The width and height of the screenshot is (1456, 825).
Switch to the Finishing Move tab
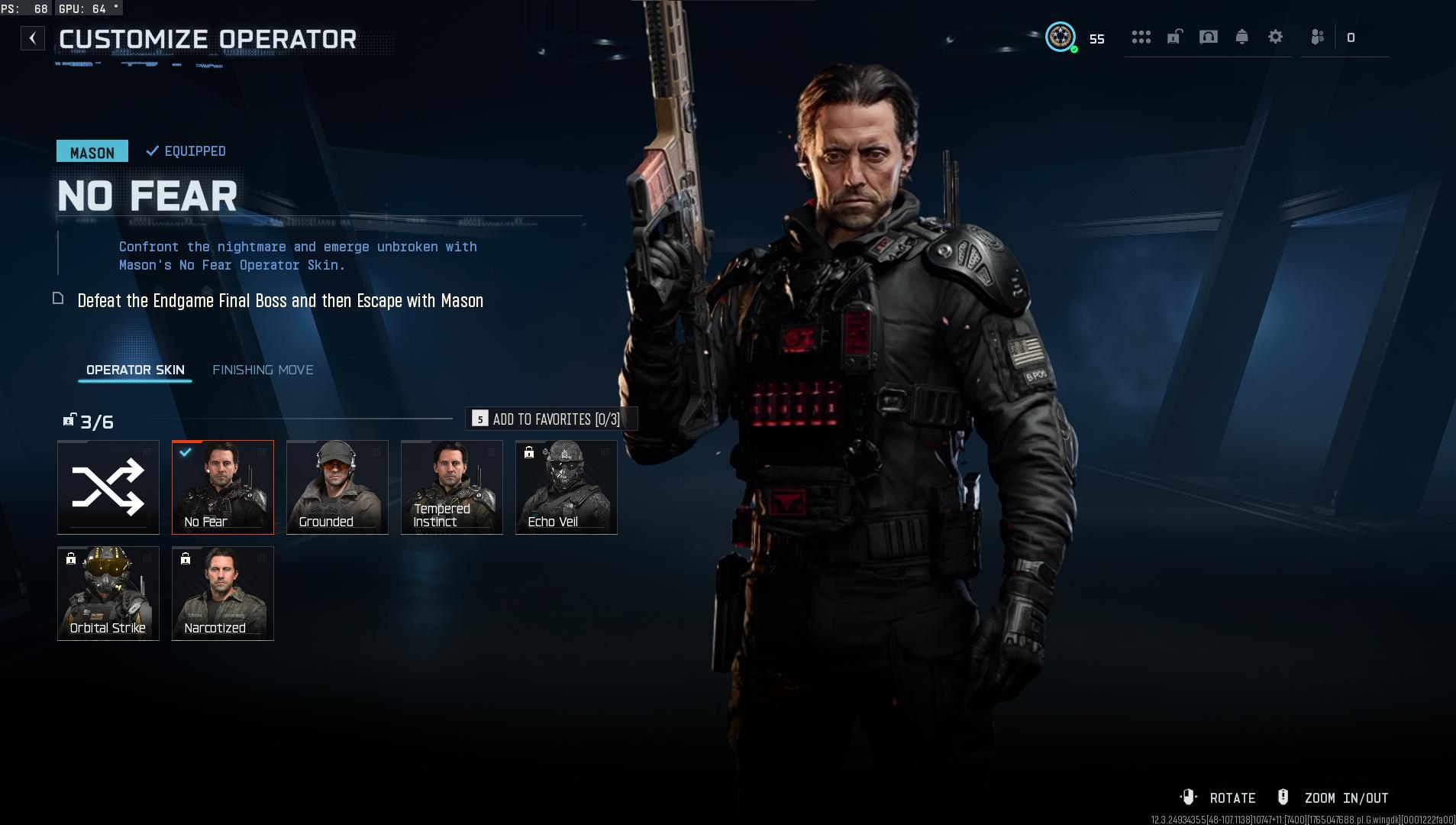(263, 370)
